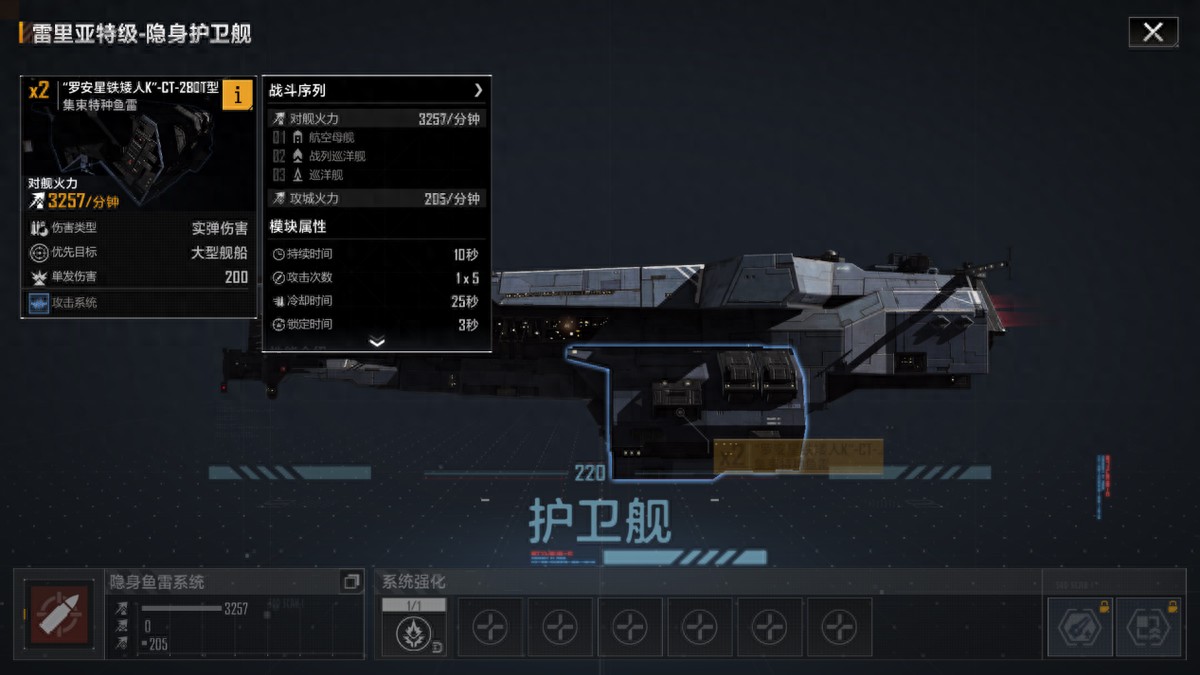Click the locked rightmost module swap button

[1148, 626]
